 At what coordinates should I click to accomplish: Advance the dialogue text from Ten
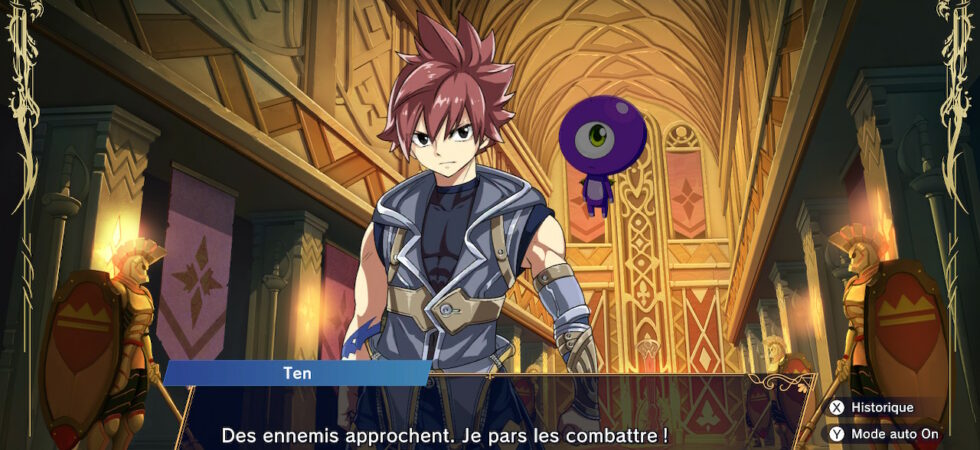(444, 436)
